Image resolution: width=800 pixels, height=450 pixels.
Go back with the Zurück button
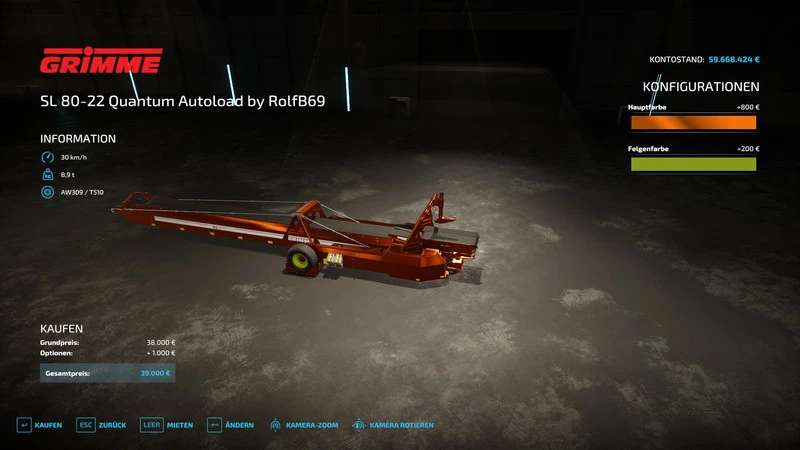103,425
